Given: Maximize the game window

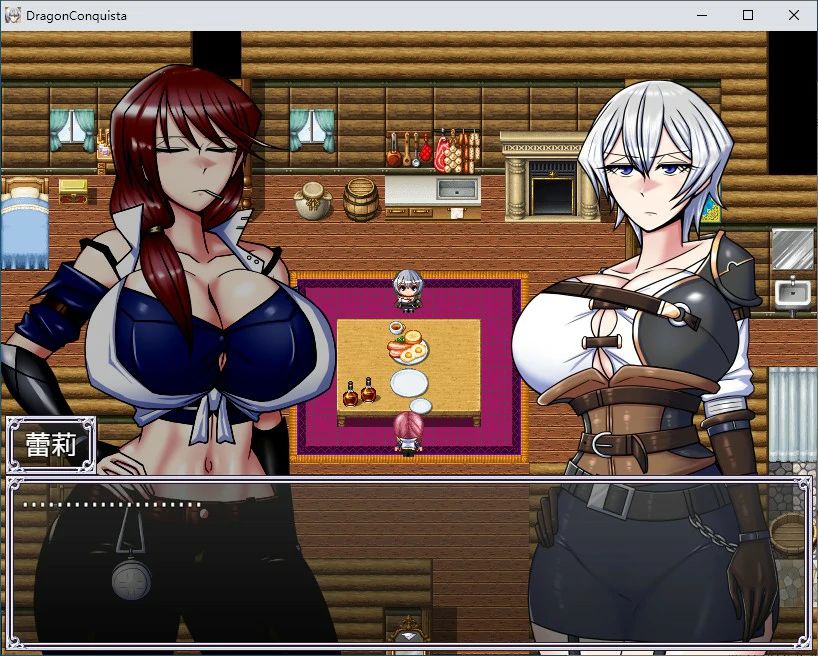Looking at the screenshot, I should pos(747,15).
